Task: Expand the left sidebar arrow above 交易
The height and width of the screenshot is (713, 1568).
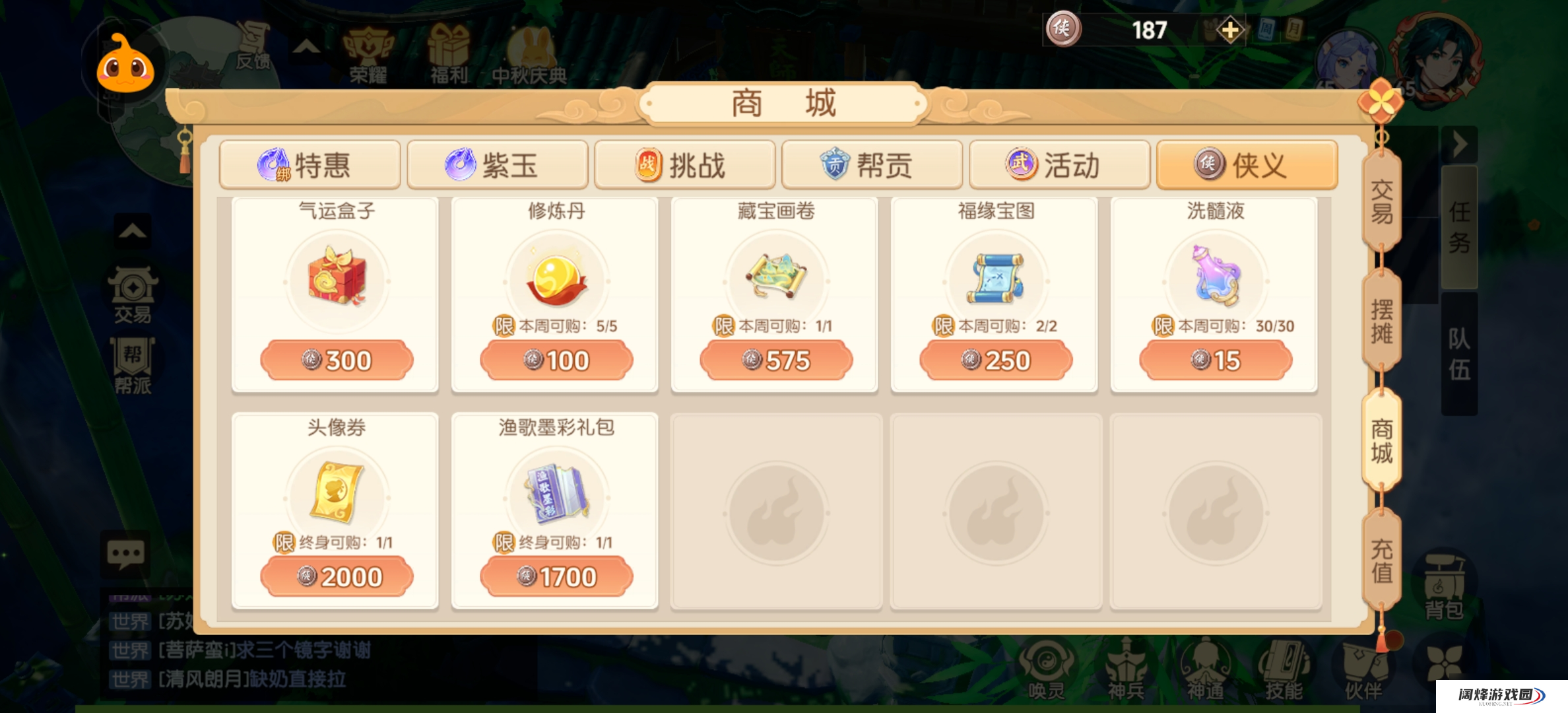Action: click(131, 232)
